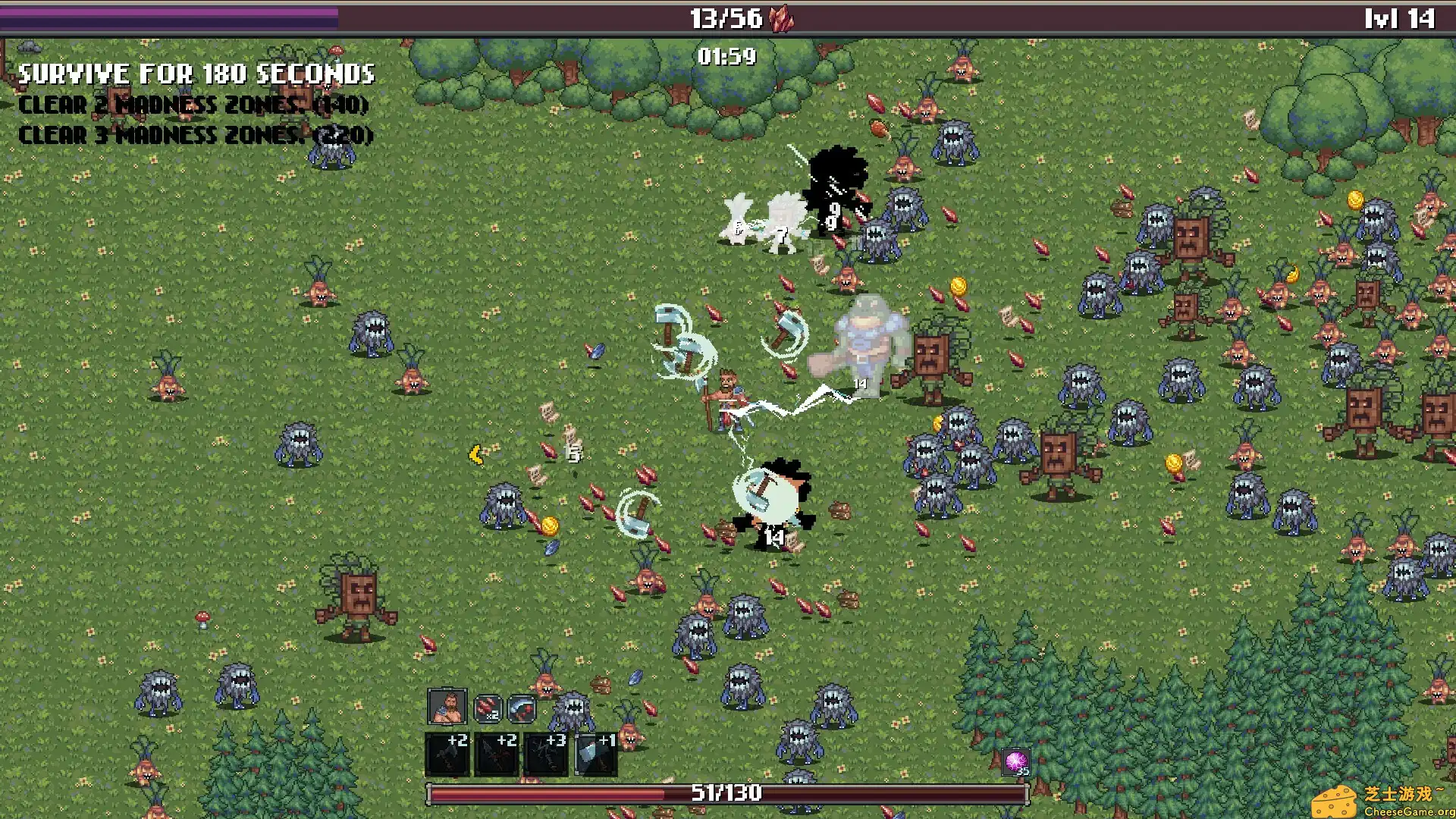This screenshot has width=1456, height=819.
Task: Click the Survive for 180 Seconds objective
Action: (196, 74)
